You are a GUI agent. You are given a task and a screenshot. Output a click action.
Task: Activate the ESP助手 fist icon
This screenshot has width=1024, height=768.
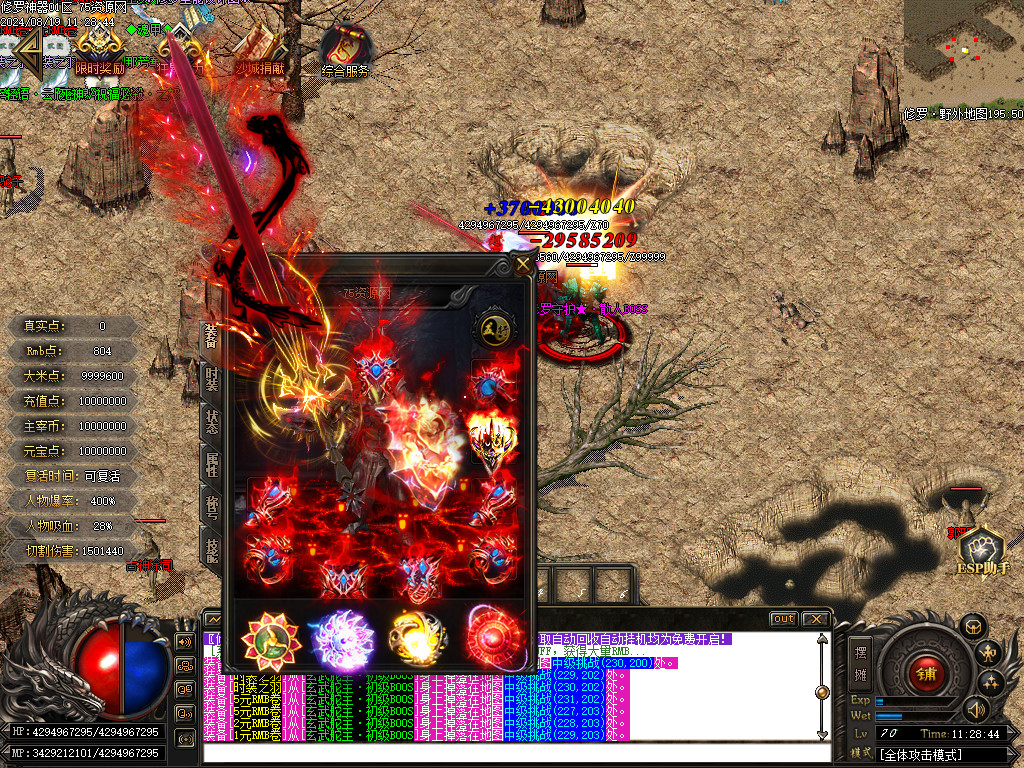[980, 549]
